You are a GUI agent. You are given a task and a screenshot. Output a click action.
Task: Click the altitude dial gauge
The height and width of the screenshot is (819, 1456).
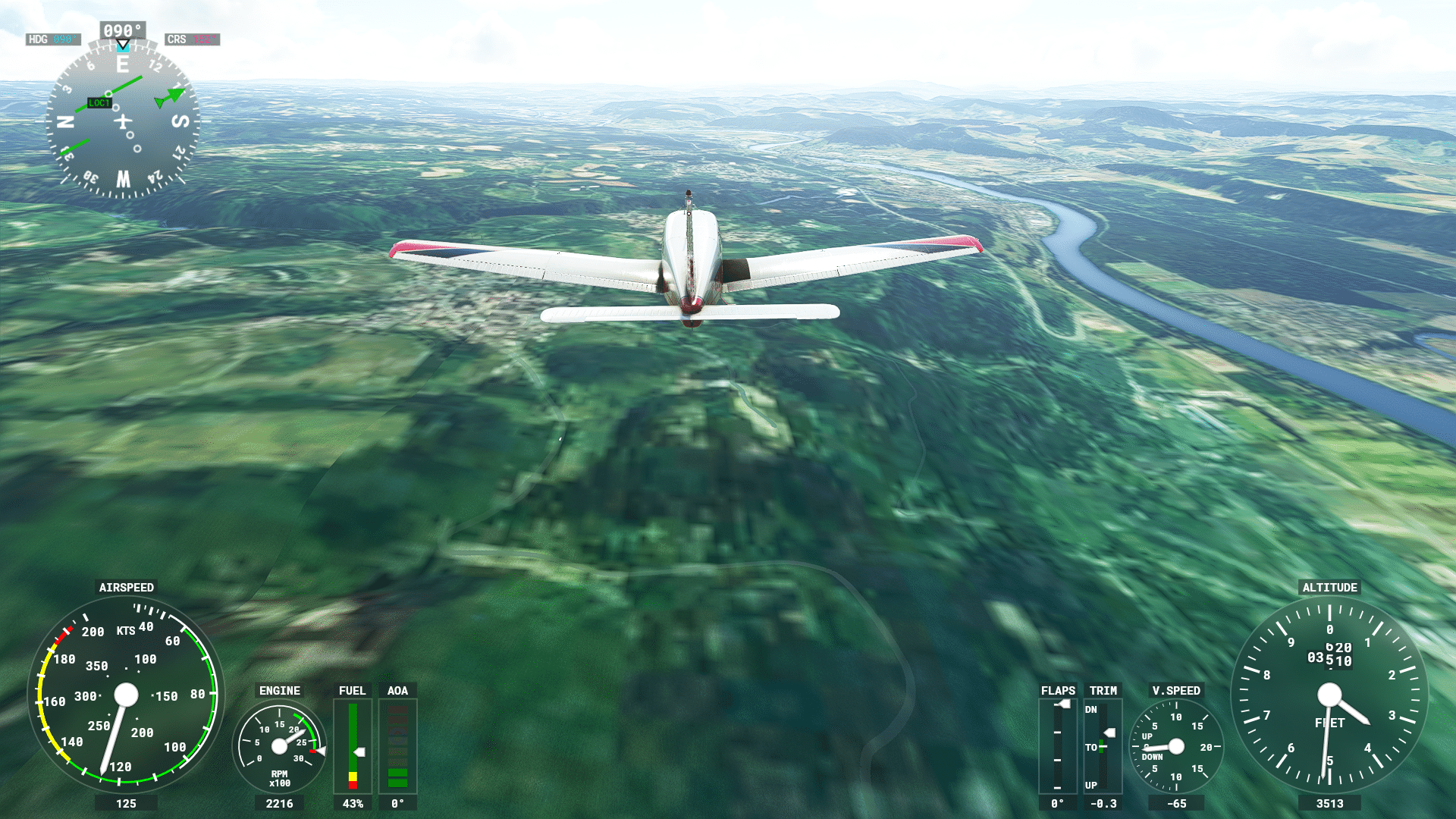tap(1329, 694)
